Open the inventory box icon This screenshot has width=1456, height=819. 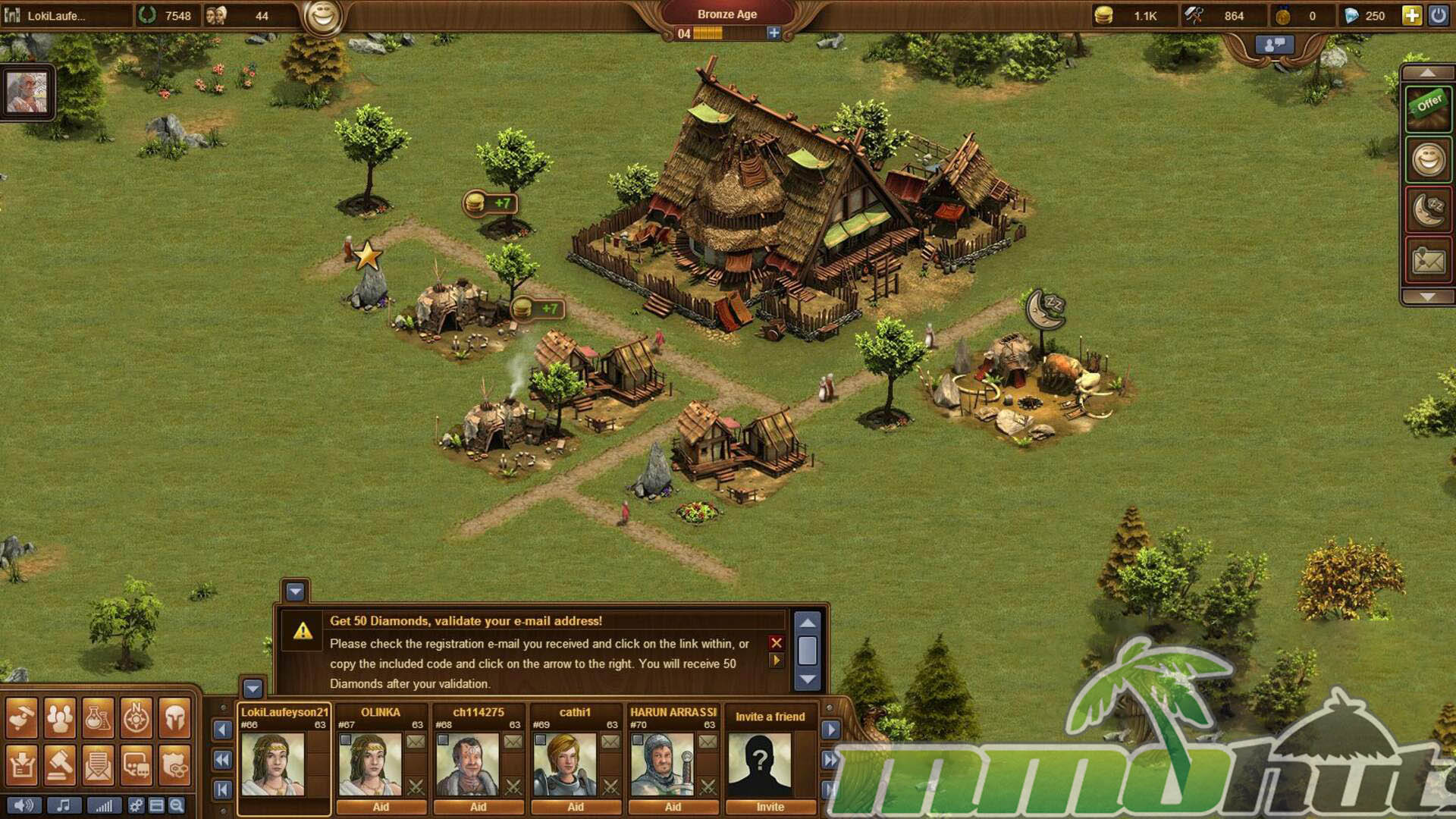click(21, 764)
